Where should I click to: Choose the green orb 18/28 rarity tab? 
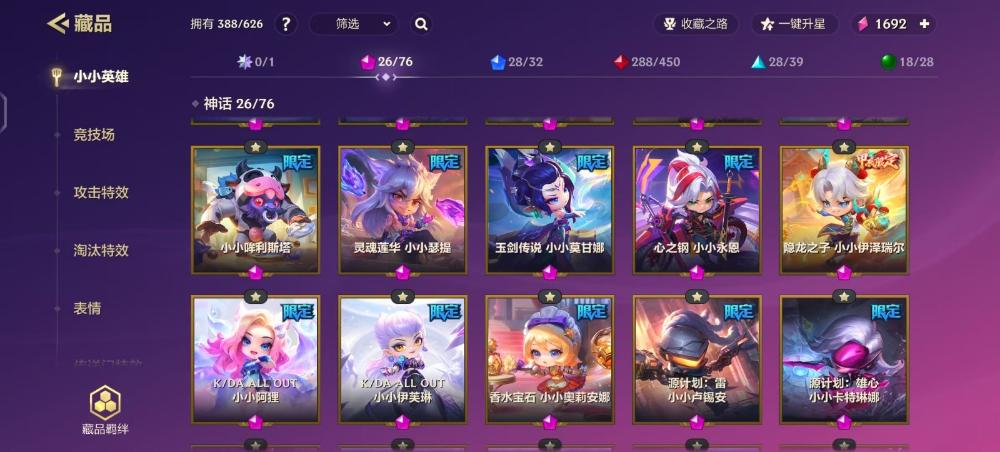click(x=907, y=62)
